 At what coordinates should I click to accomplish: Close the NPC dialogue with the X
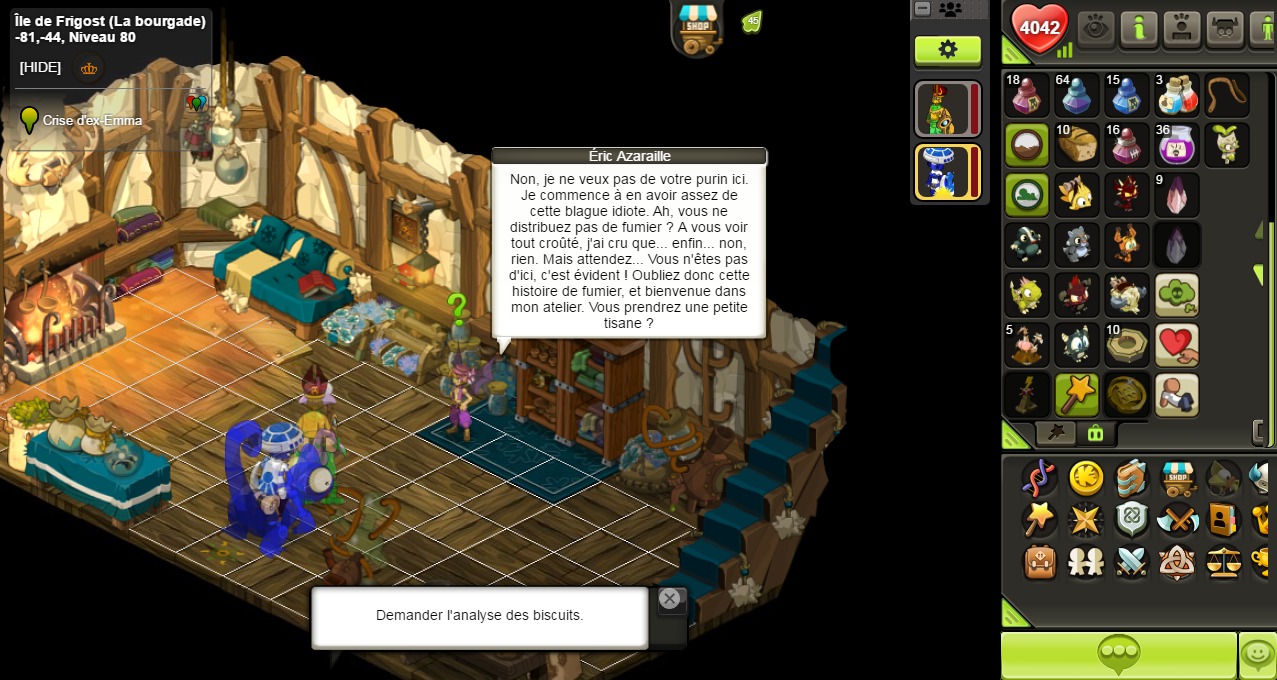click(x=669, y=599)
